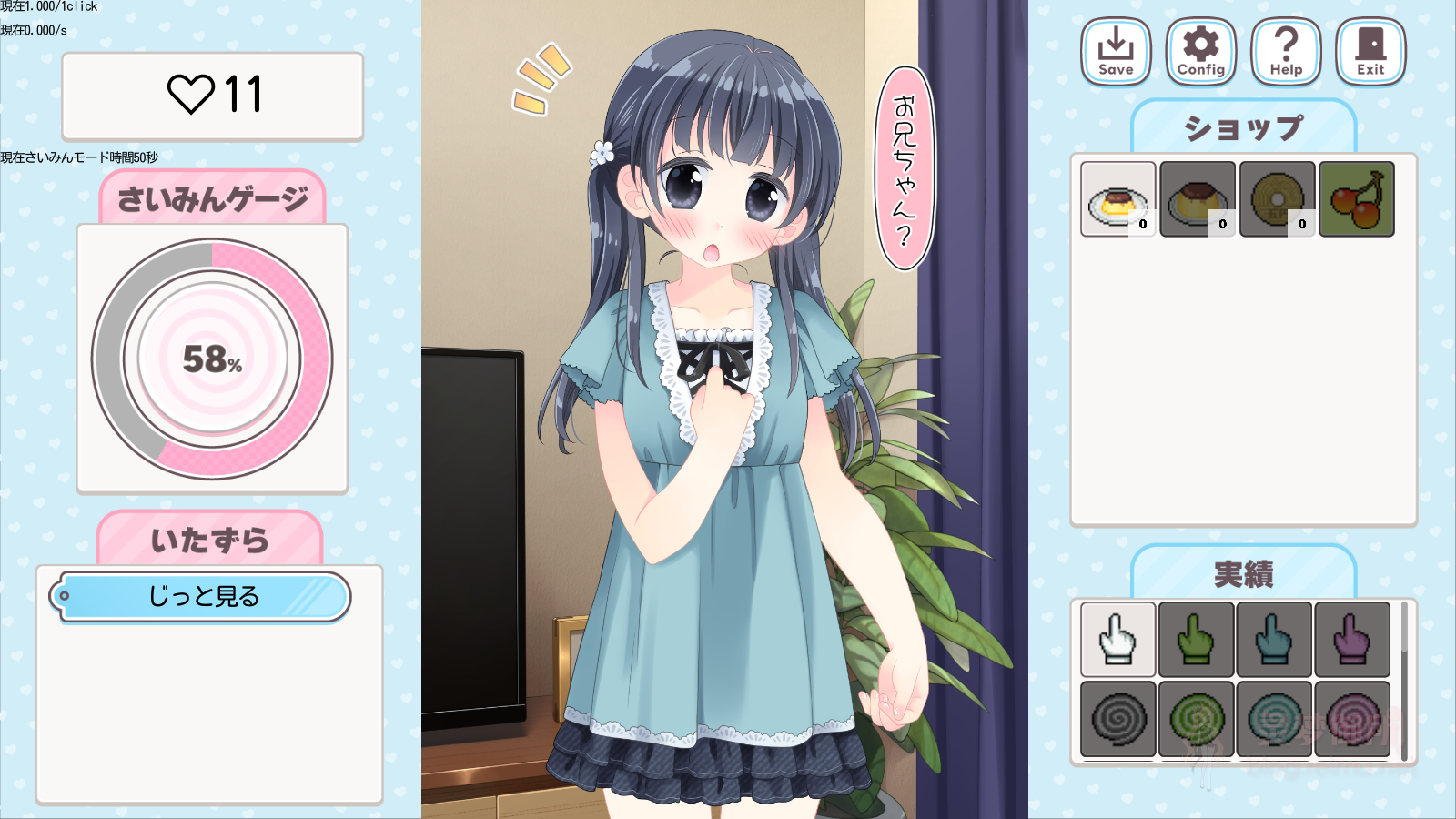The width and height of the screenshot is (1456, 819).
Task: Click the green hand achievement icon
Action: pos(1195,640)
